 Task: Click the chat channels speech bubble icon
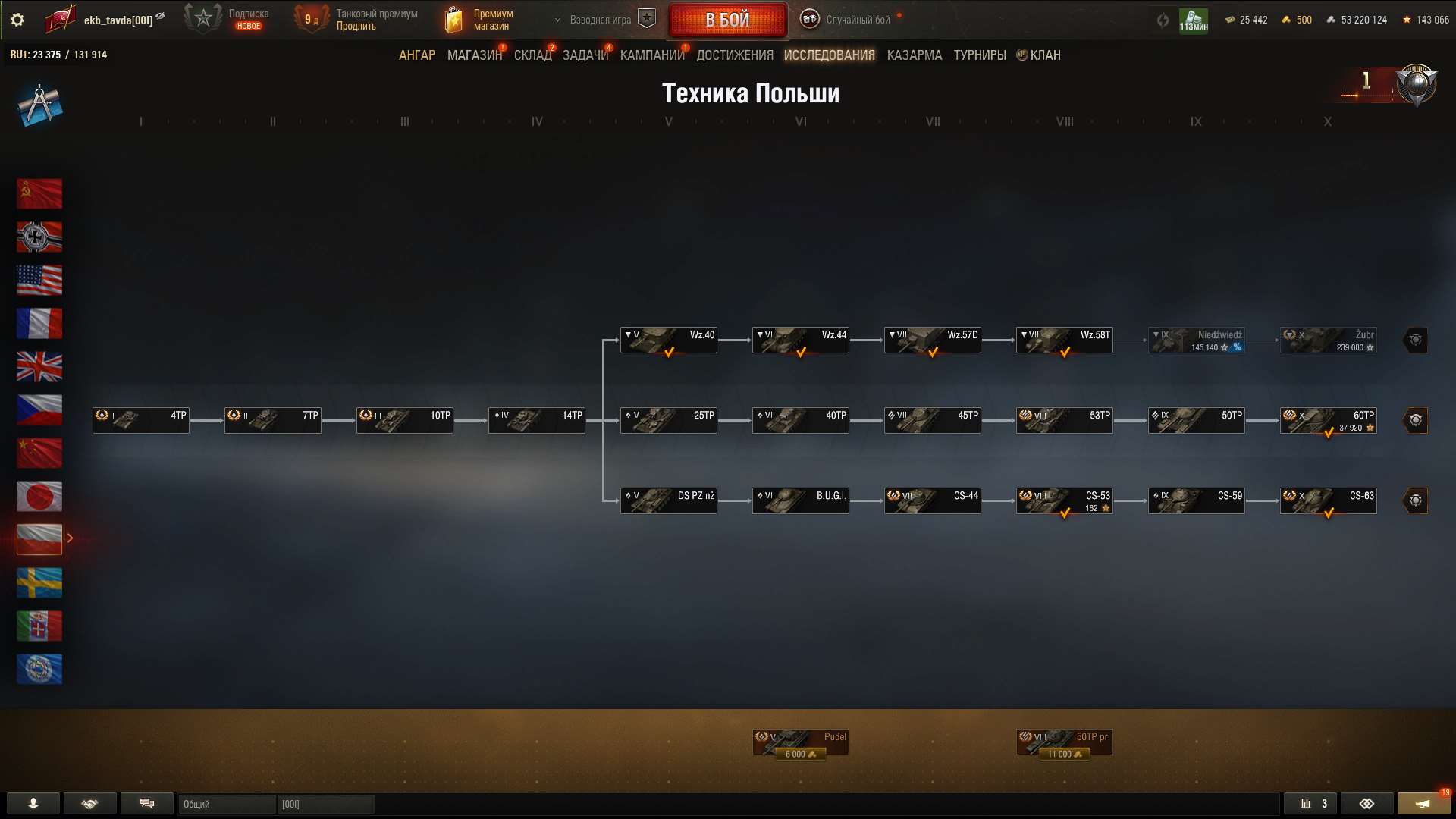147,803
